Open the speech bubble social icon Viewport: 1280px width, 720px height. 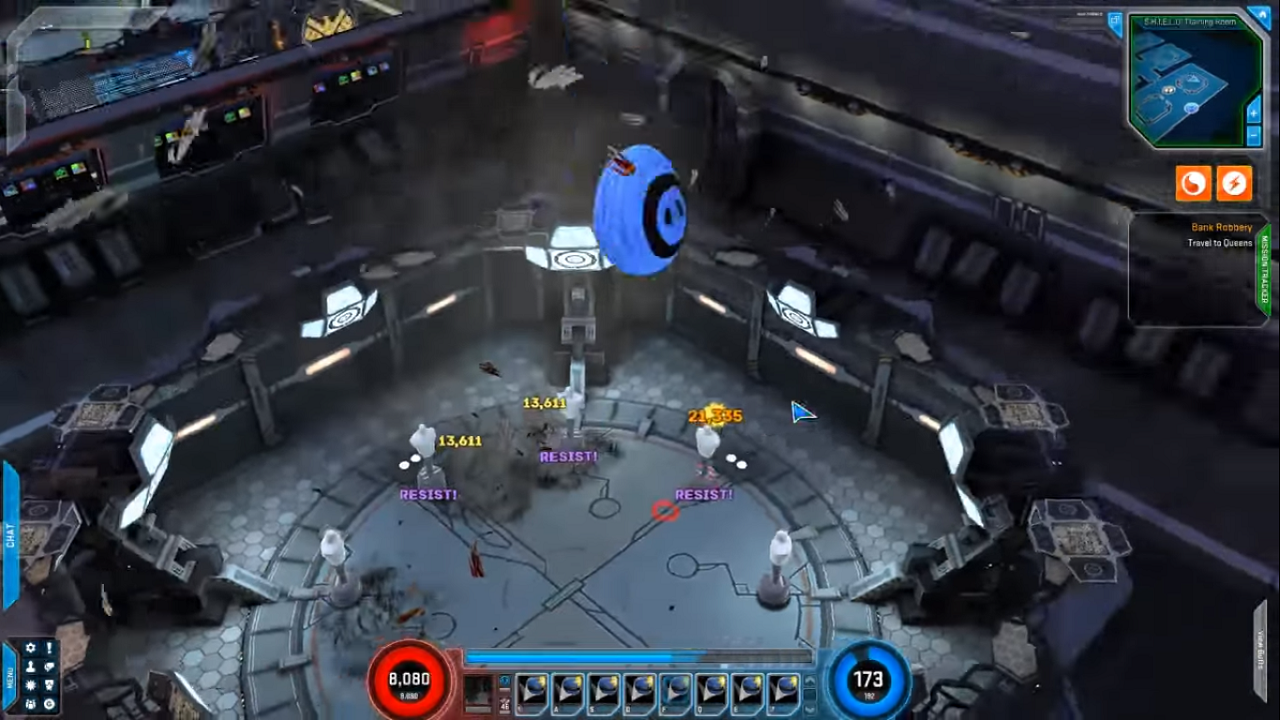pos(49,666)
